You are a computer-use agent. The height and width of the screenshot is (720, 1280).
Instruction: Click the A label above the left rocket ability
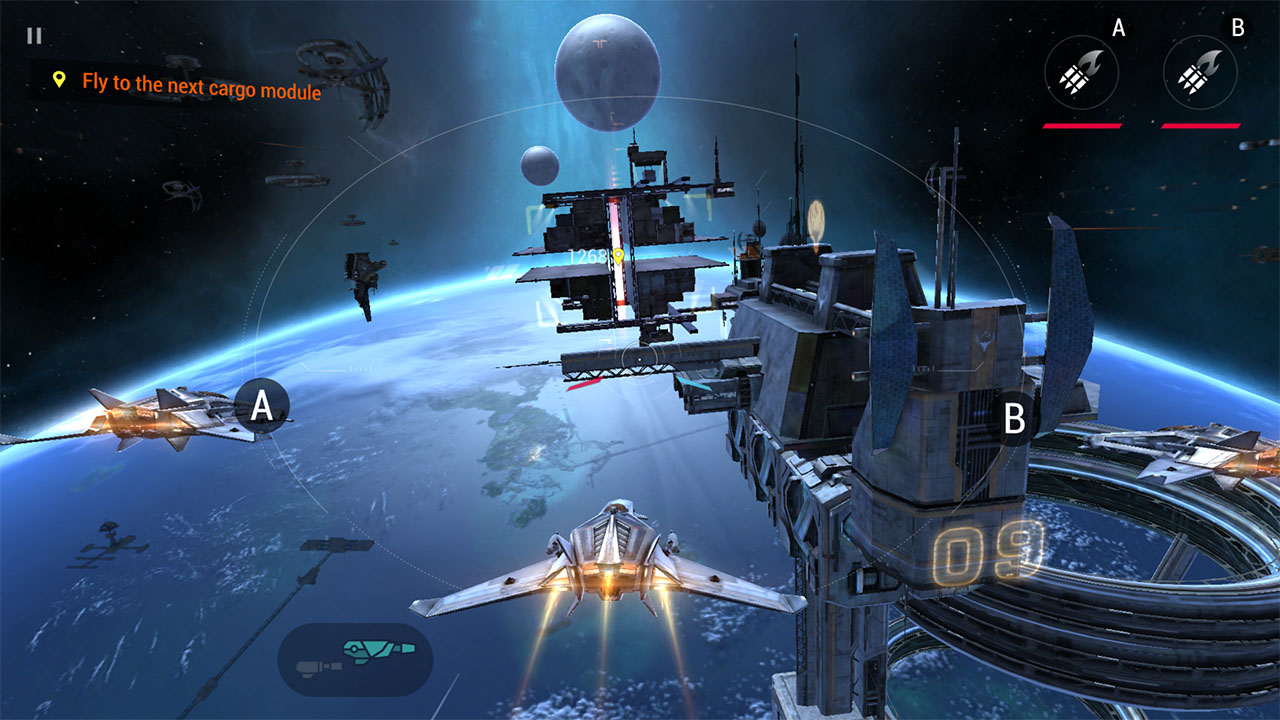(1117, 27)
